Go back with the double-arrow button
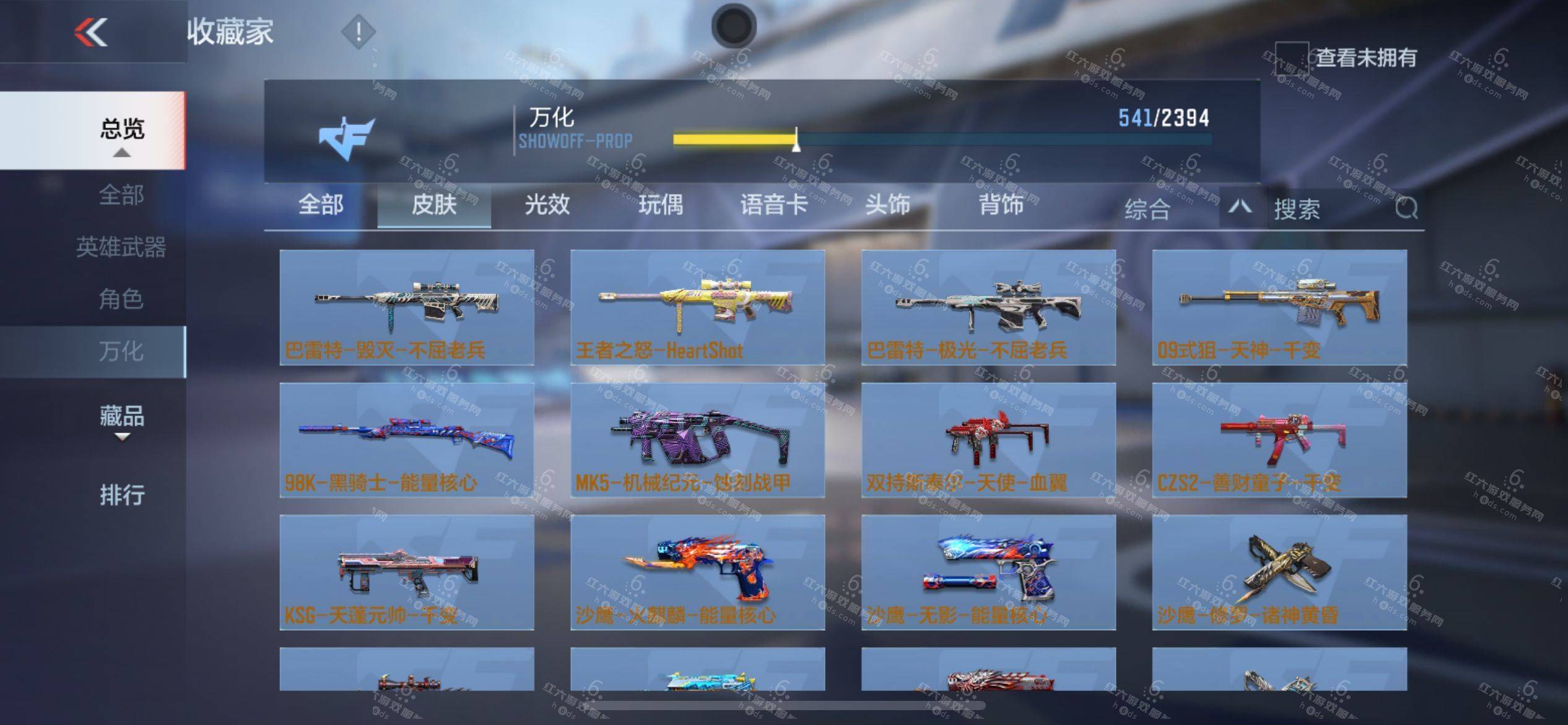1568x725 pixels. point(91,32)
